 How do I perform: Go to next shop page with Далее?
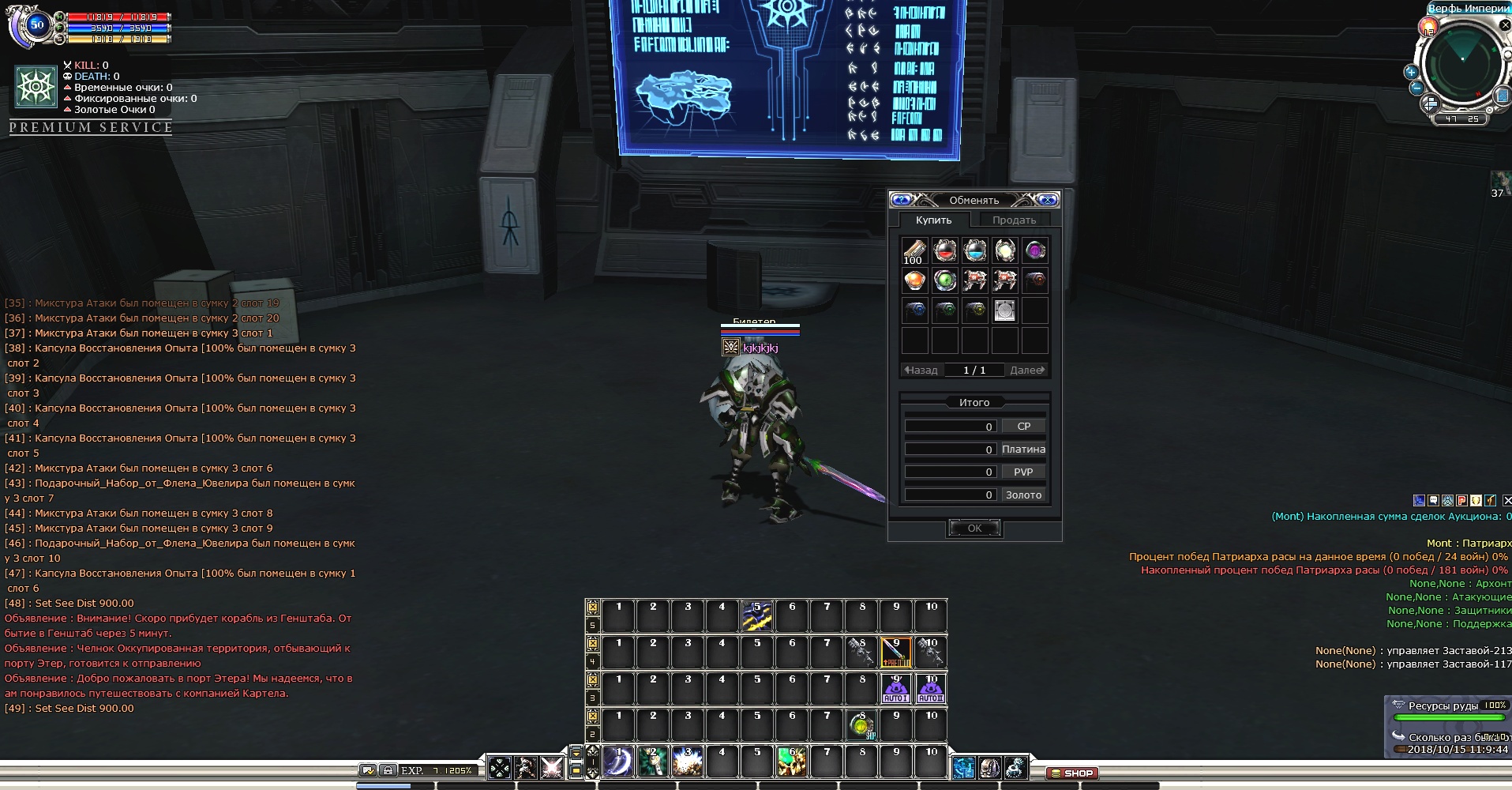click(x=1027, y=370)
